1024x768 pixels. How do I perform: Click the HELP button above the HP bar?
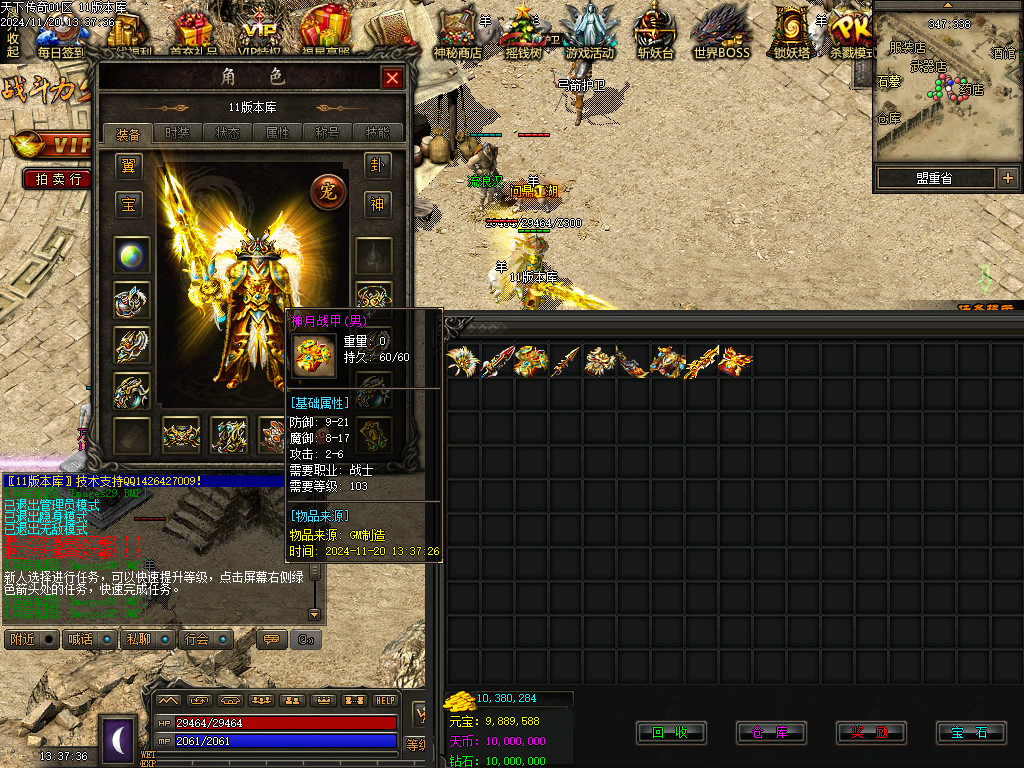coord(386,700)
